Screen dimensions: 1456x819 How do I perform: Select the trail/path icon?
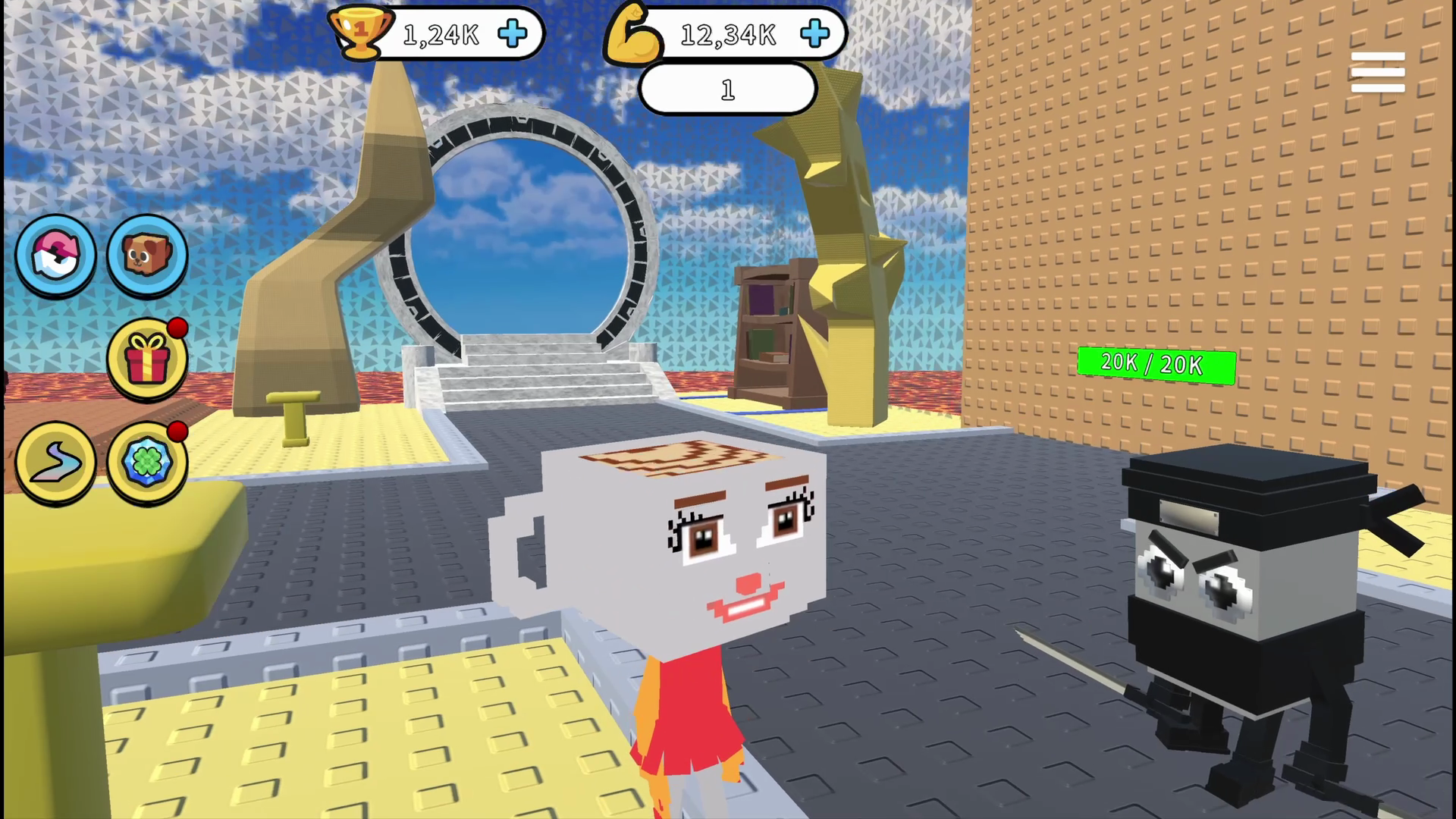56,463
